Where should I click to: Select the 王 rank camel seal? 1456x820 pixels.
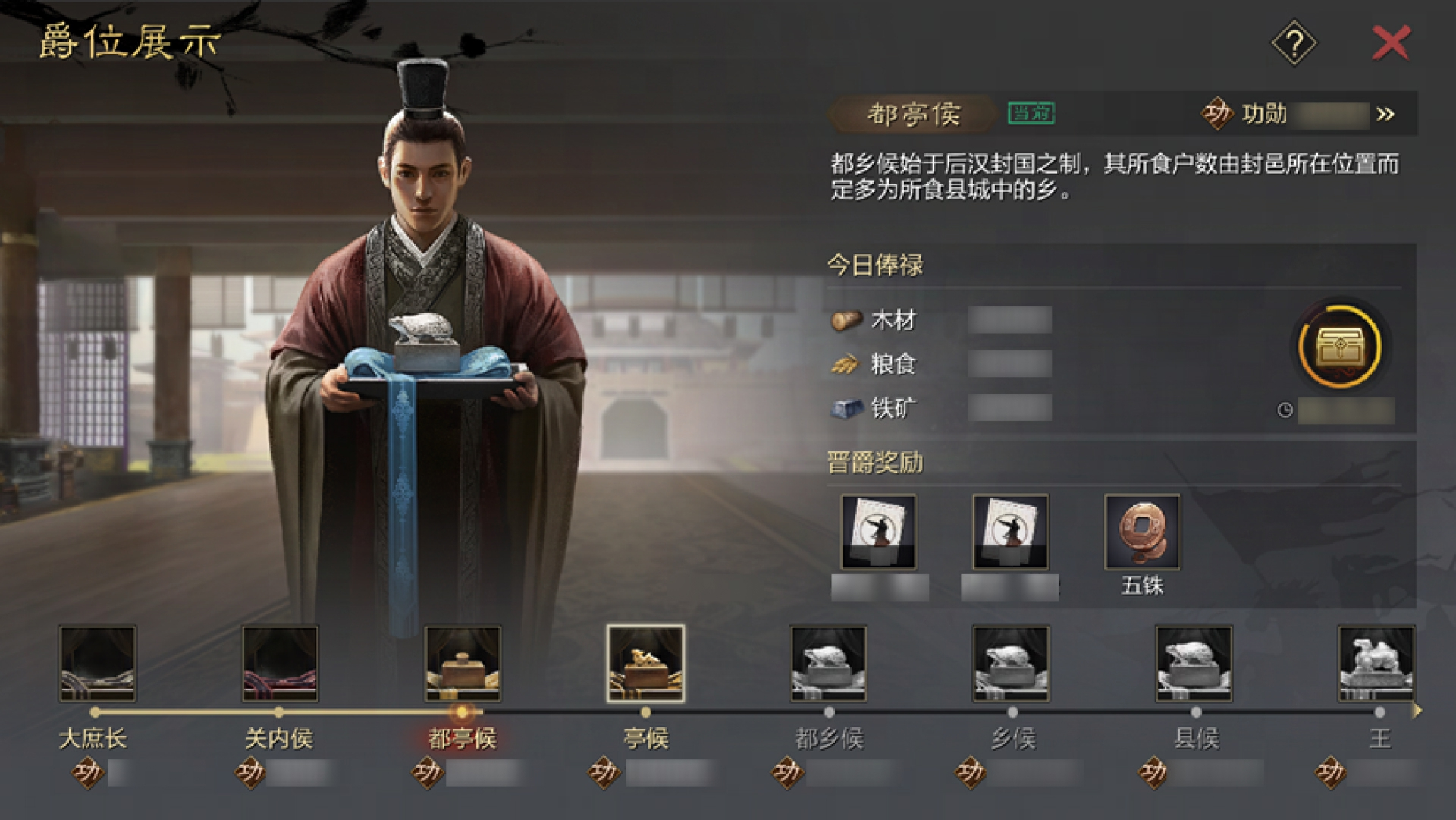coord(1376,663)
